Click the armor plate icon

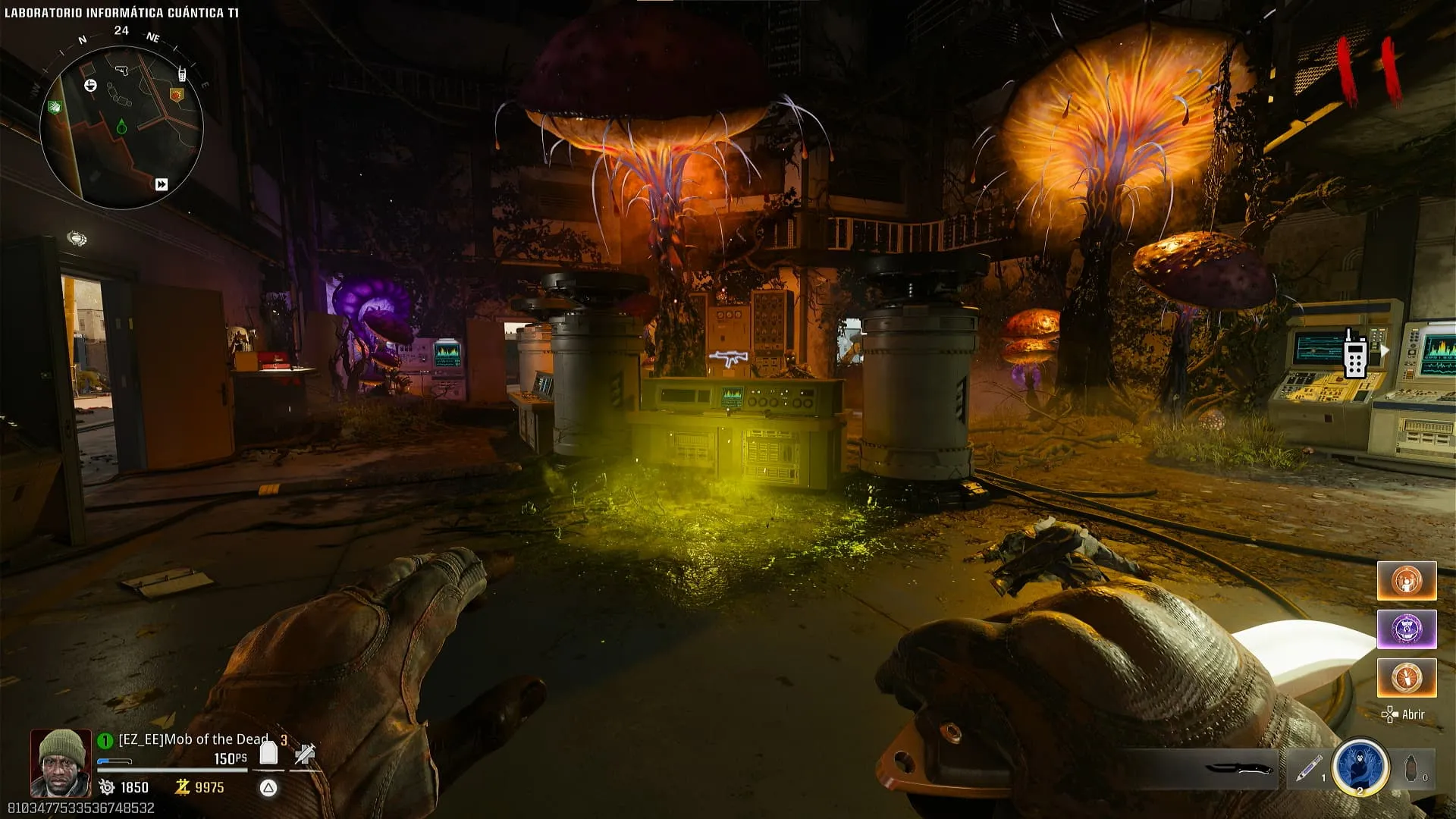[x=268, y=753]
